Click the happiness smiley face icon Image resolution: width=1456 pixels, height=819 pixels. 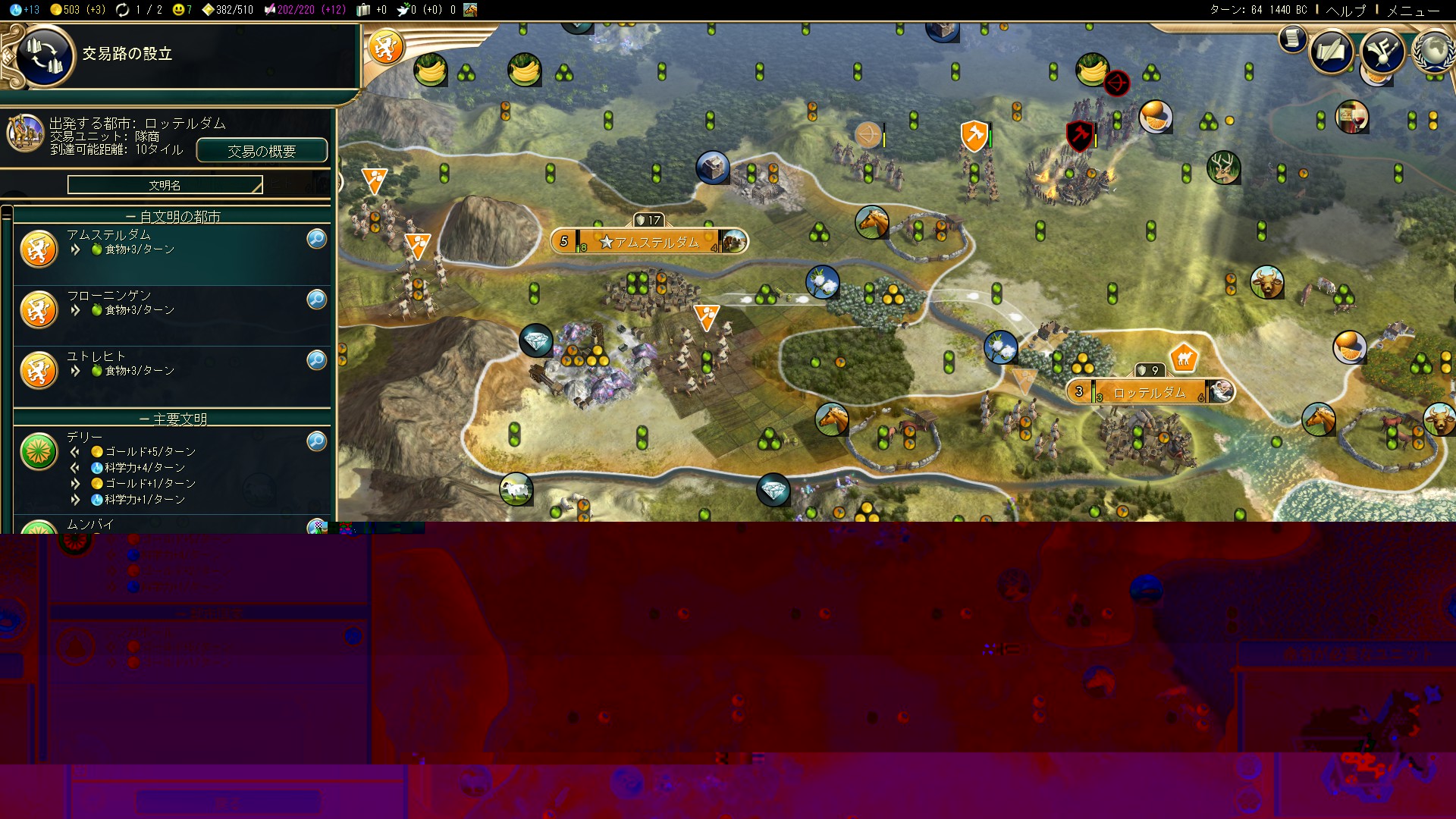[177, 10]
